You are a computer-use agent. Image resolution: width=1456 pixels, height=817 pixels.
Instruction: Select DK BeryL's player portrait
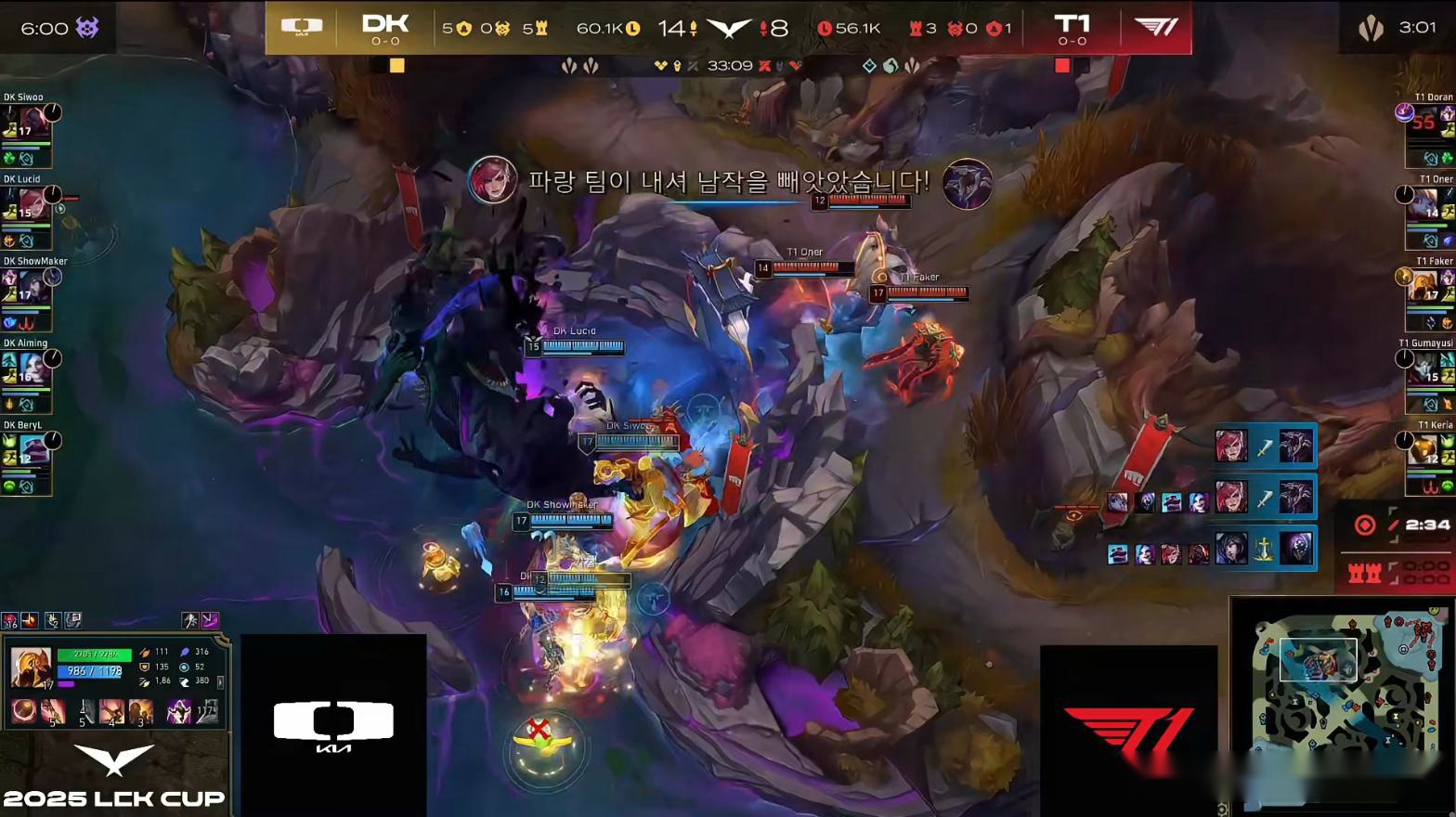(x=32, y=448)
